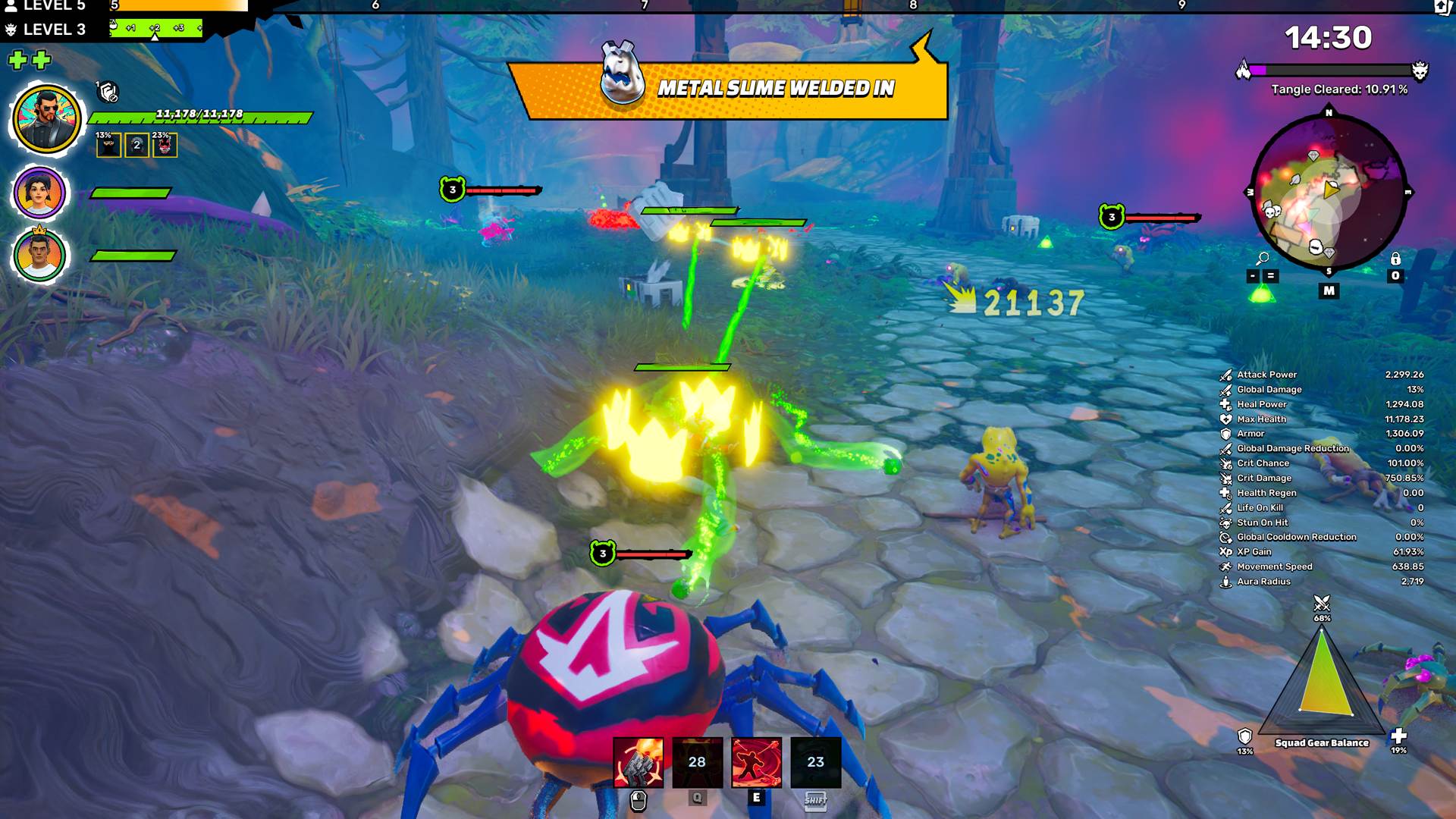Image resolution: width=1456 pixels, height=819 pixels.
Task: Activate the spinning hammer whirlwind ability
Action: (x=756, y=762)
